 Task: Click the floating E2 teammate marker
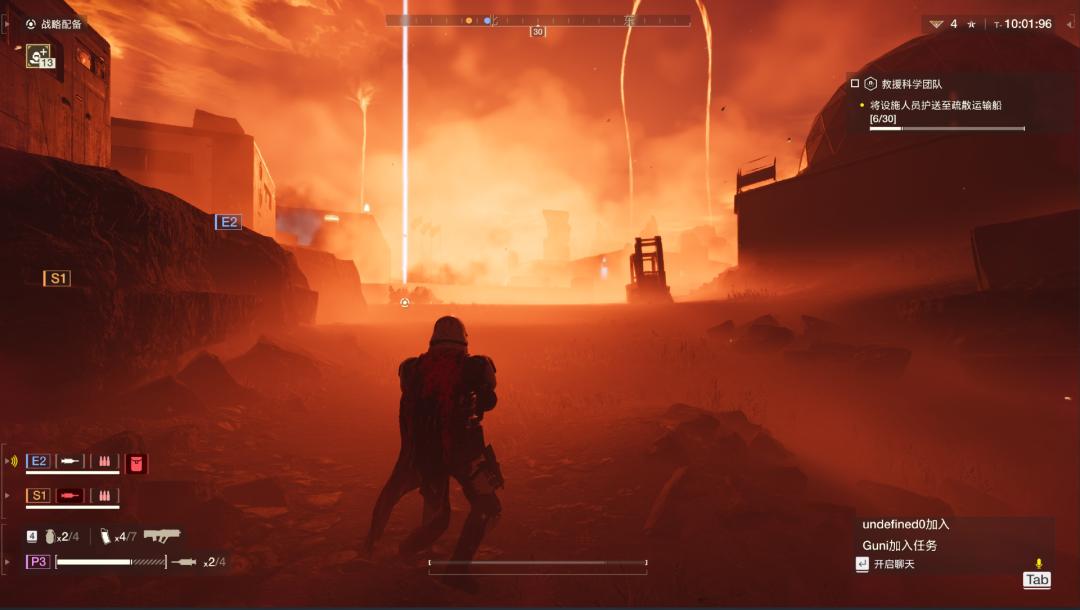coord(228,222)
